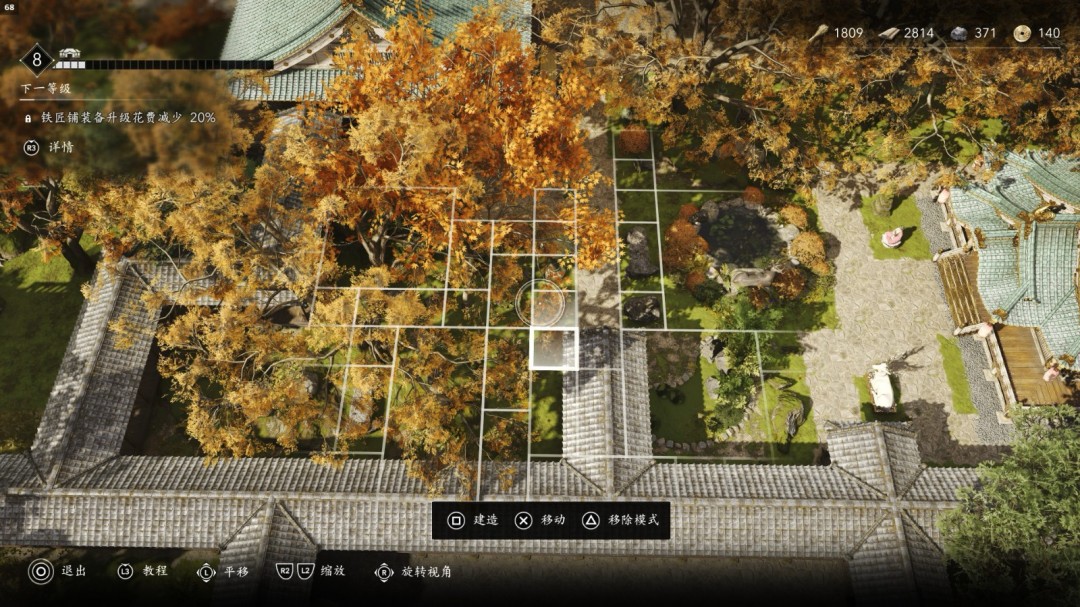Open the 教程 tutorial
The image size is (1080, 607).
coord(142,571)
